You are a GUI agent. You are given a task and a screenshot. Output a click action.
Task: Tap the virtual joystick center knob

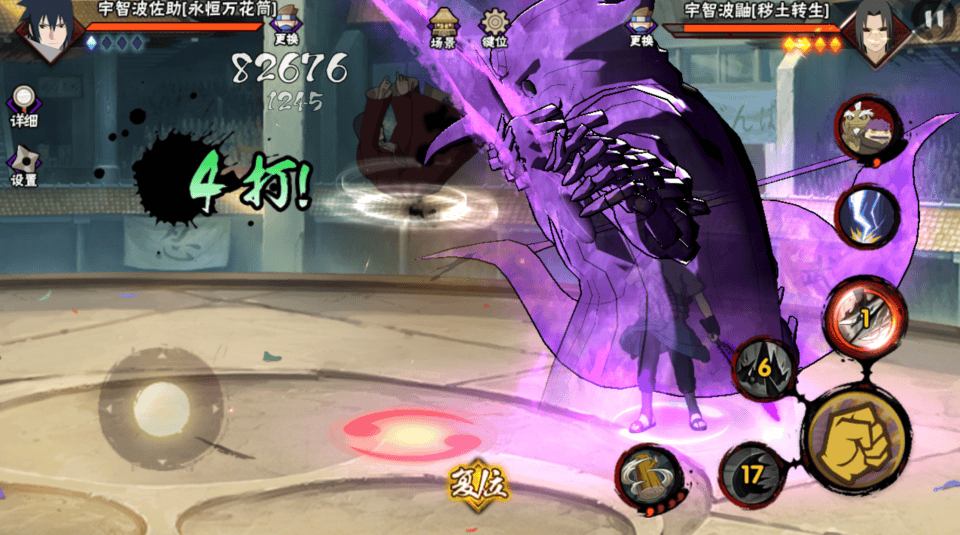[161, 407]
